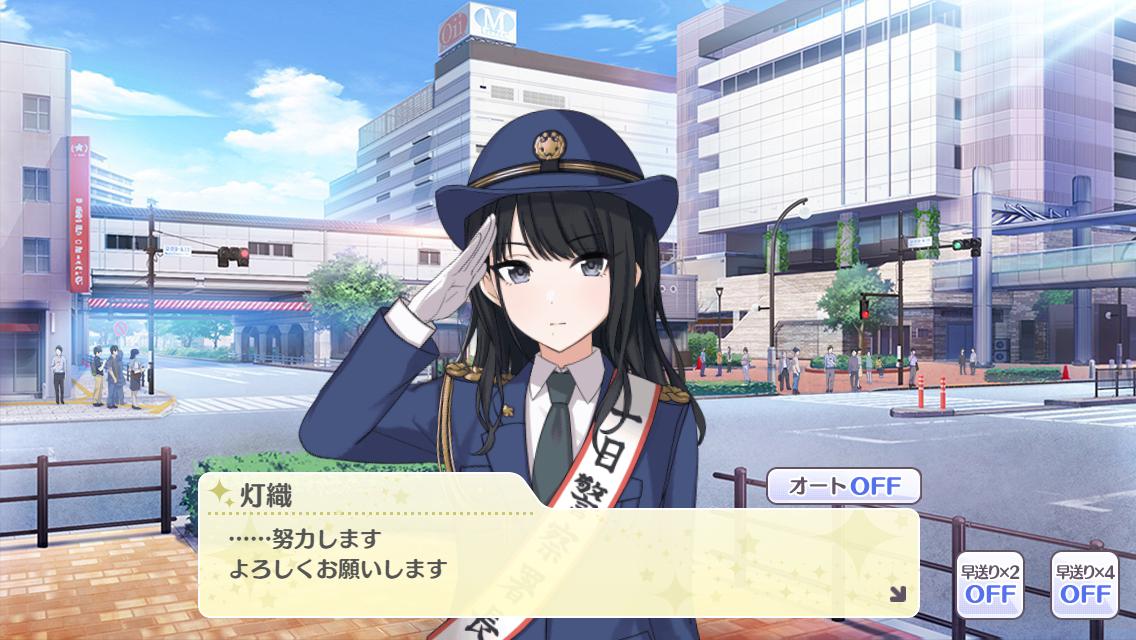The height and width of the screenshot is (640, 1136).
Task: Advance dialogue via the arrow indicator
Action: [x=897, y=594]
